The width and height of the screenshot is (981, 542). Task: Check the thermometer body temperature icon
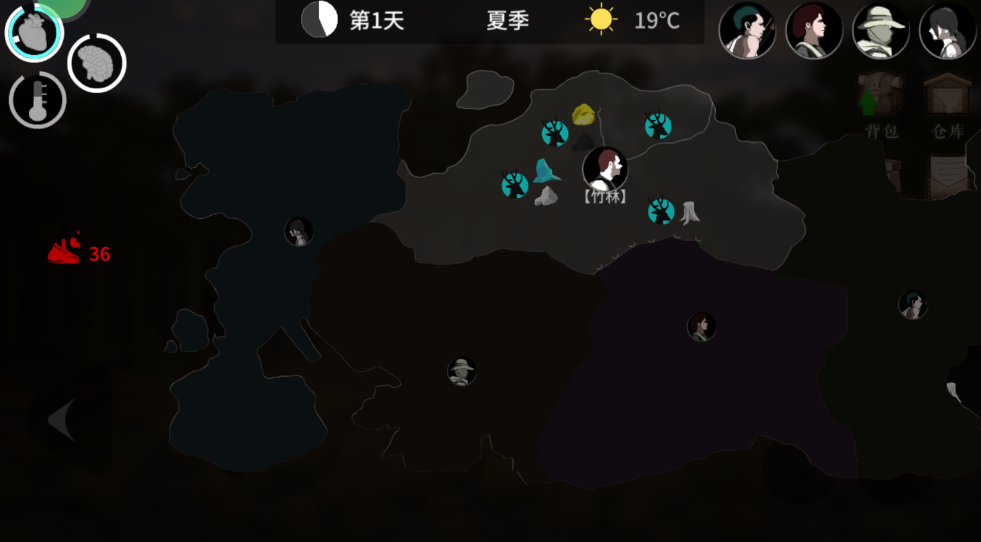38,100
